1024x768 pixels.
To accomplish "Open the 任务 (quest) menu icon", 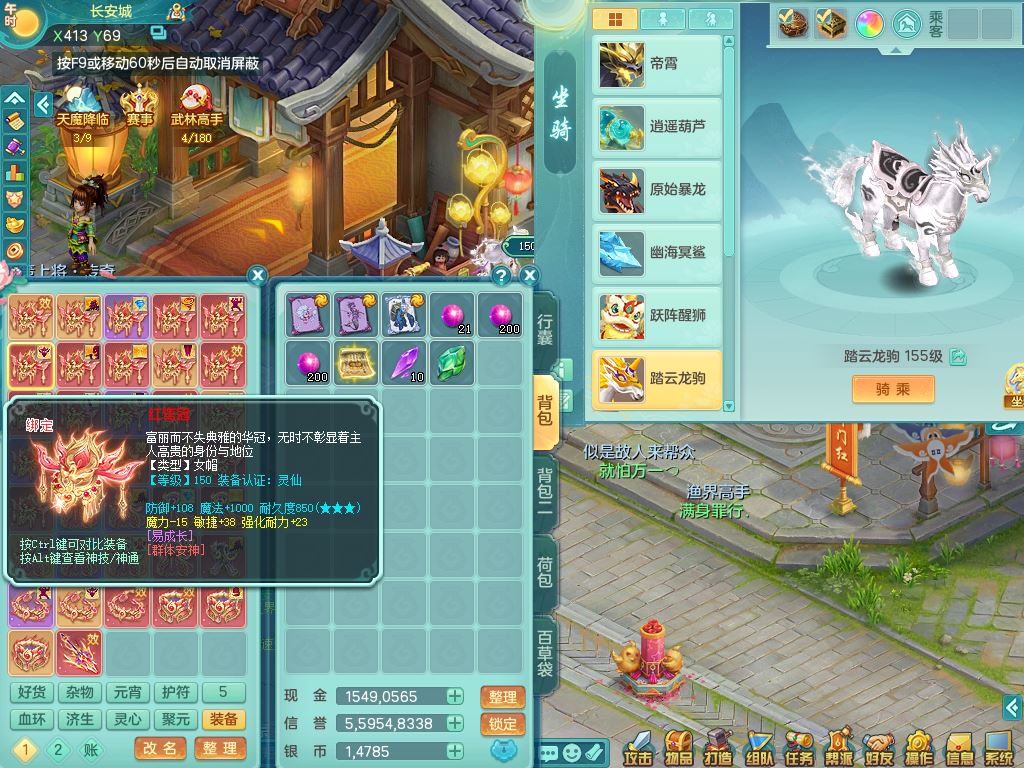I will (x=799, y=746).
